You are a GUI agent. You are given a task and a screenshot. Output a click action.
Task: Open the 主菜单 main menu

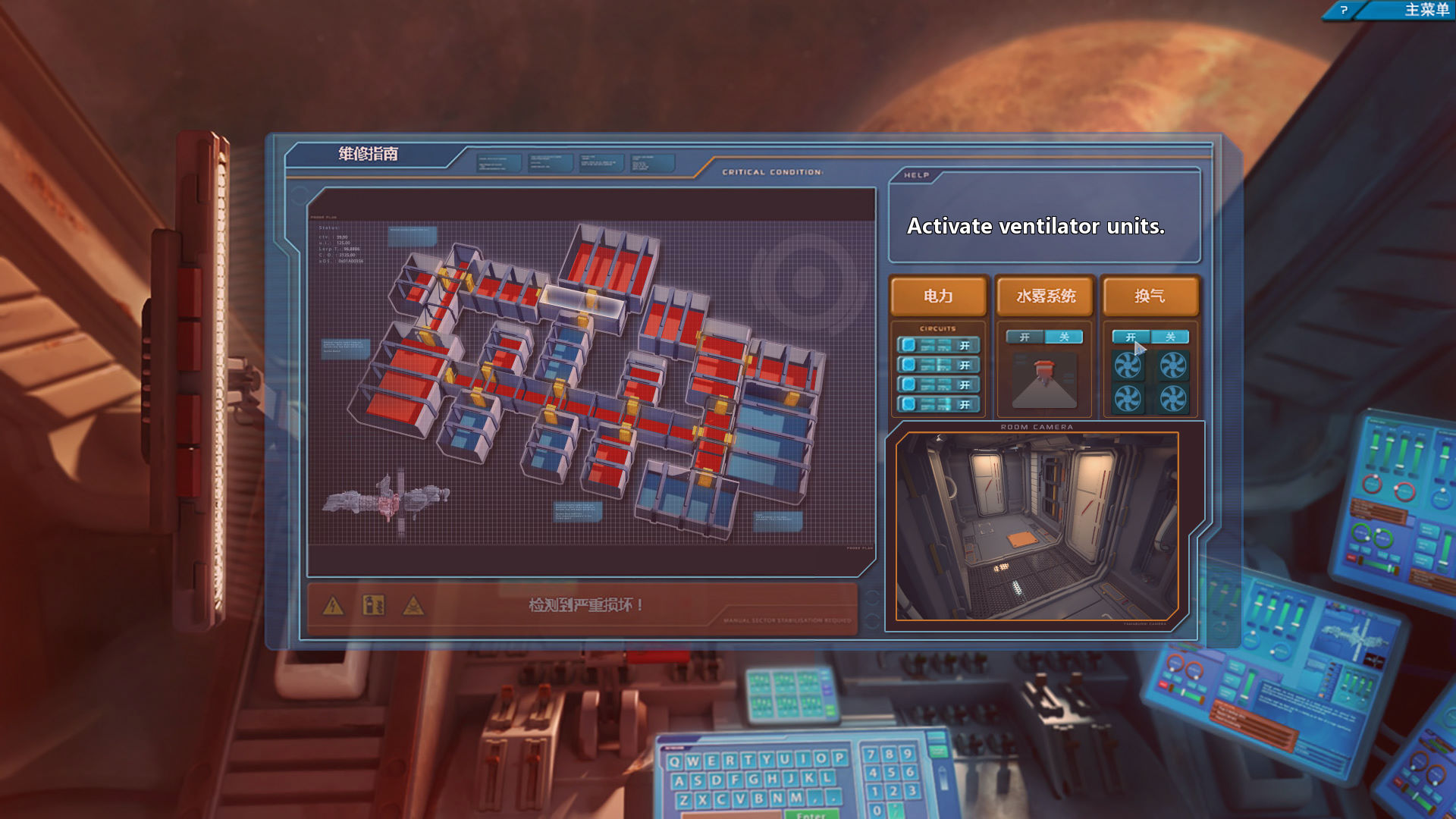tap(1426, 10)
